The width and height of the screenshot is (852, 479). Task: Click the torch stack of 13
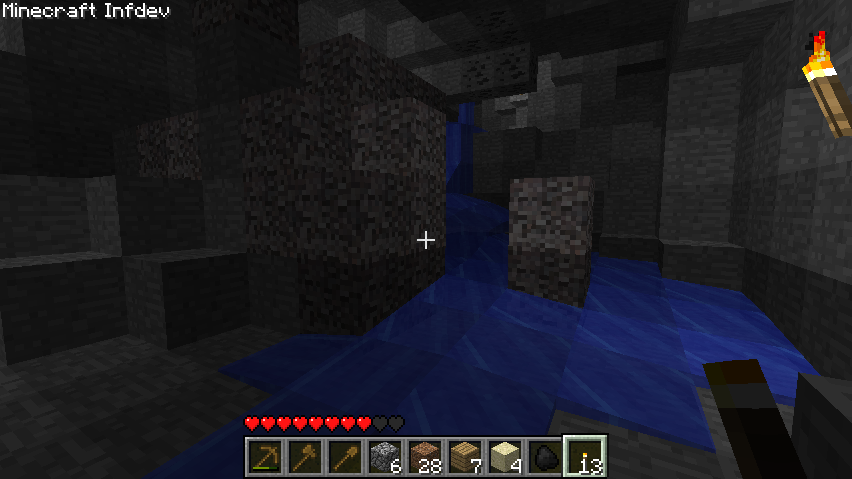584,457
